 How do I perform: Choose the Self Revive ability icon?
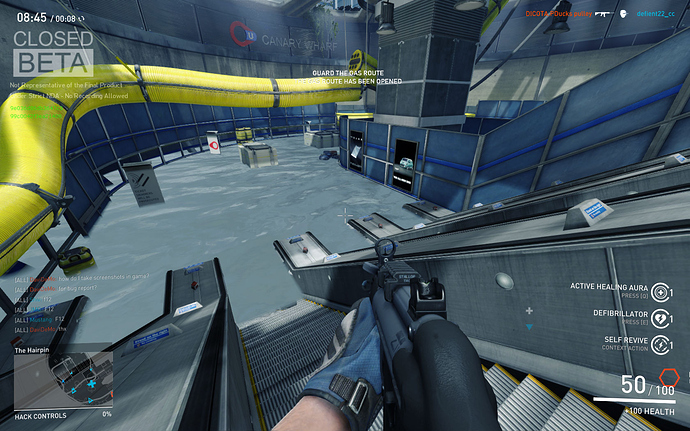(666, 344)
